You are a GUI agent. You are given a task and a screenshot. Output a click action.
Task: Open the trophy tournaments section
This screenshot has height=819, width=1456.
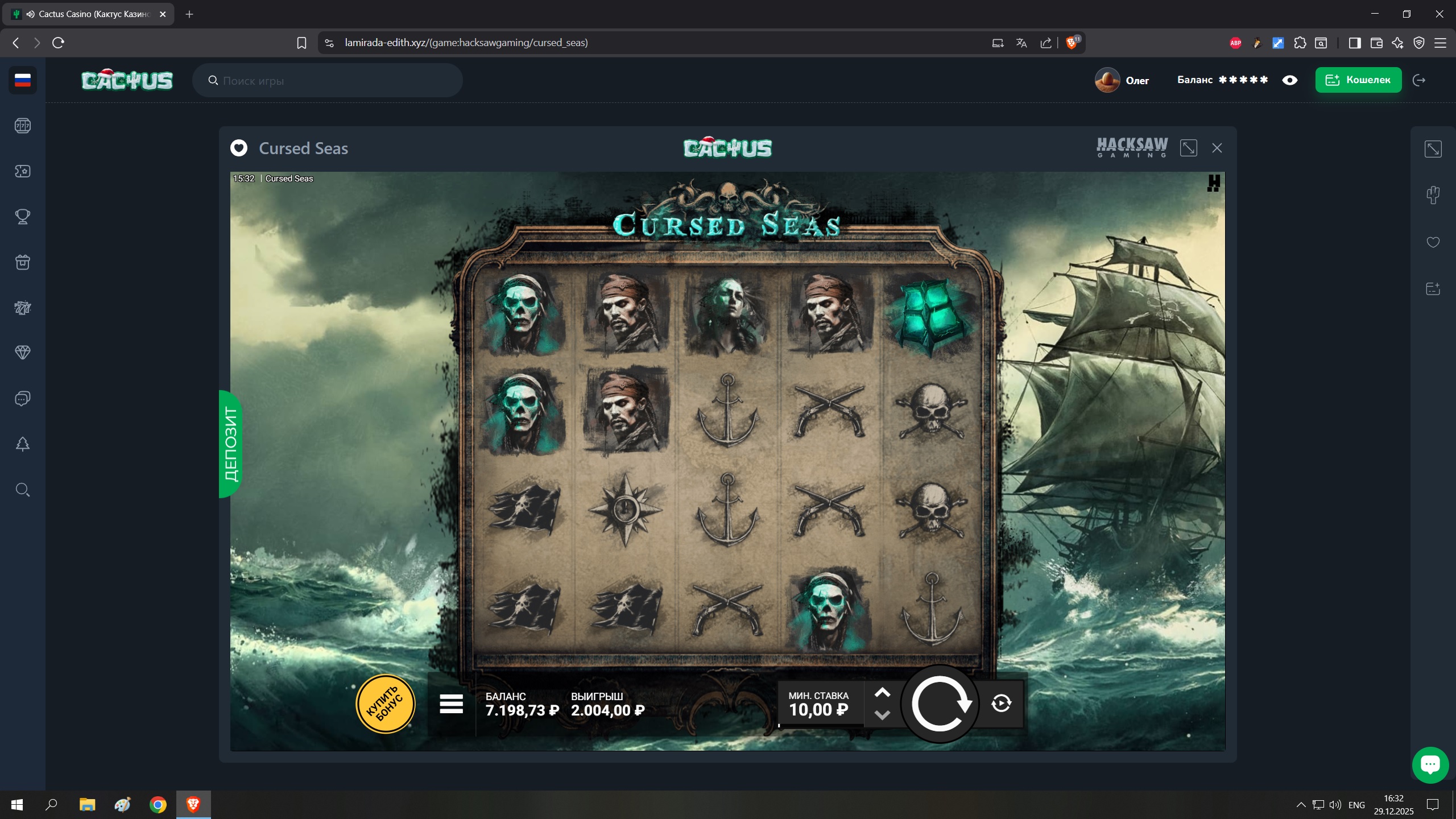click(23, 217)
